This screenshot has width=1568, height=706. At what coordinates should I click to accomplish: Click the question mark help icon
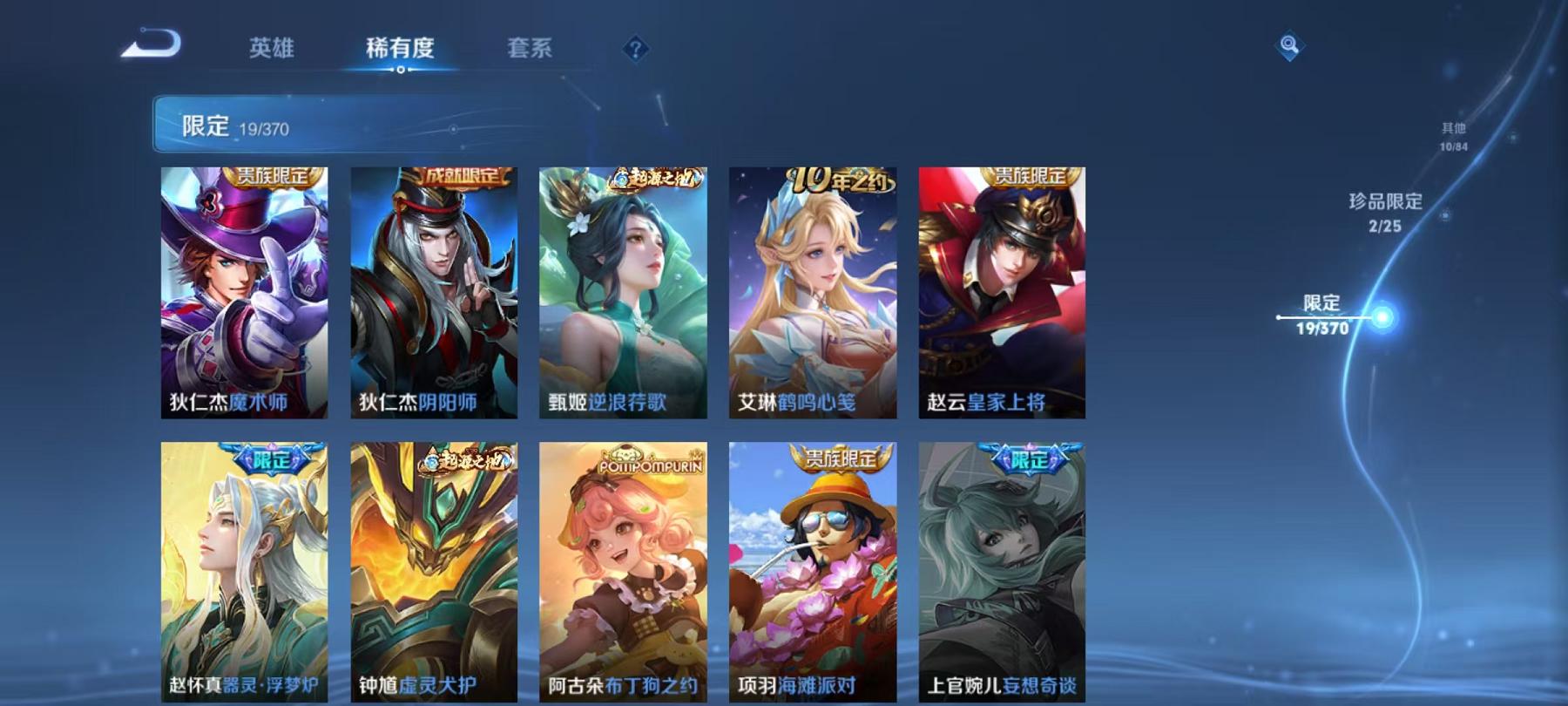point(634,50)
